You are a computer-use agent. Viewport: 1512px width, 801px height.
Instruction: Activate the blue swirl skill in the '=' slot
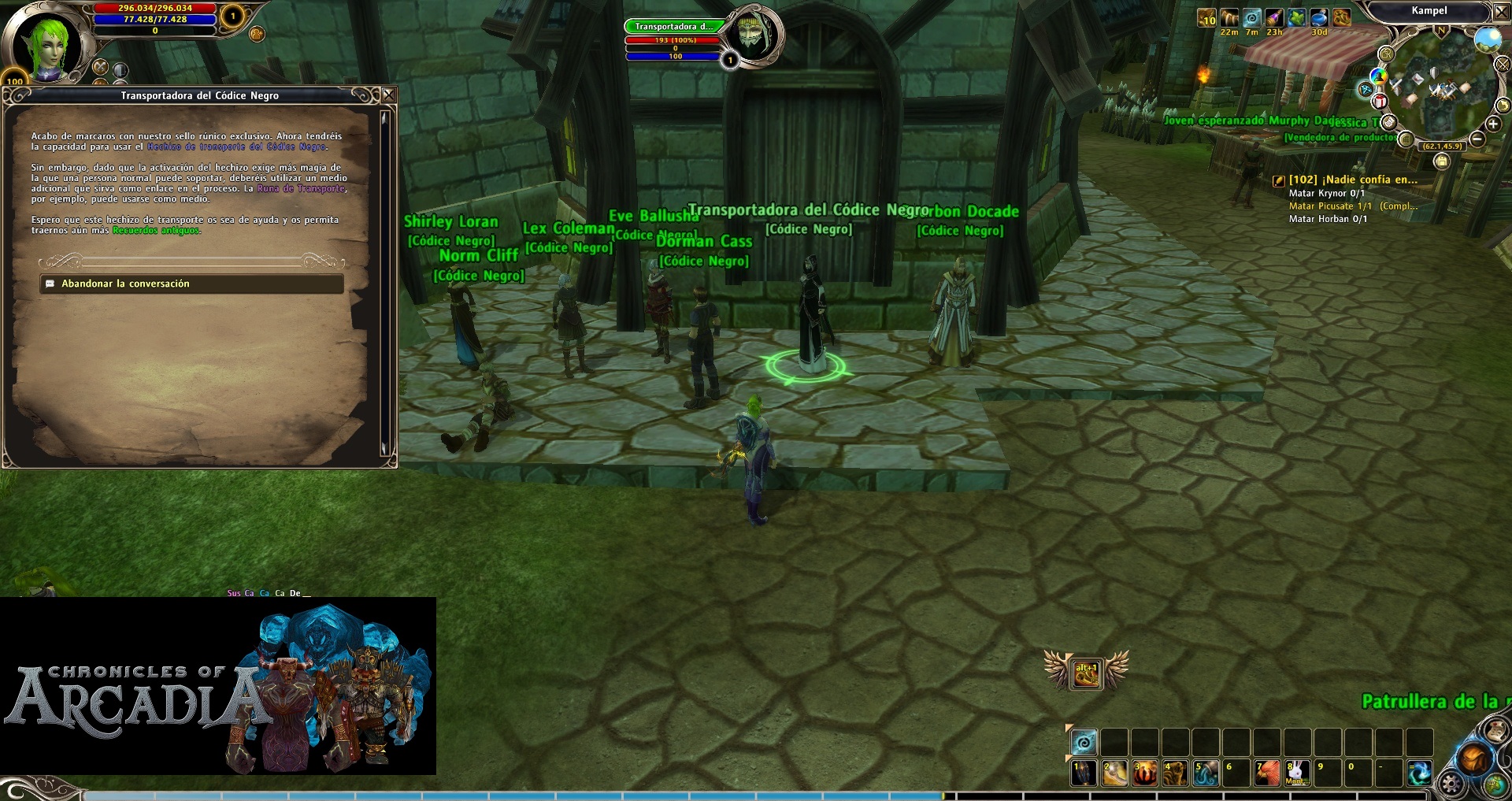tap(1419, 773)
